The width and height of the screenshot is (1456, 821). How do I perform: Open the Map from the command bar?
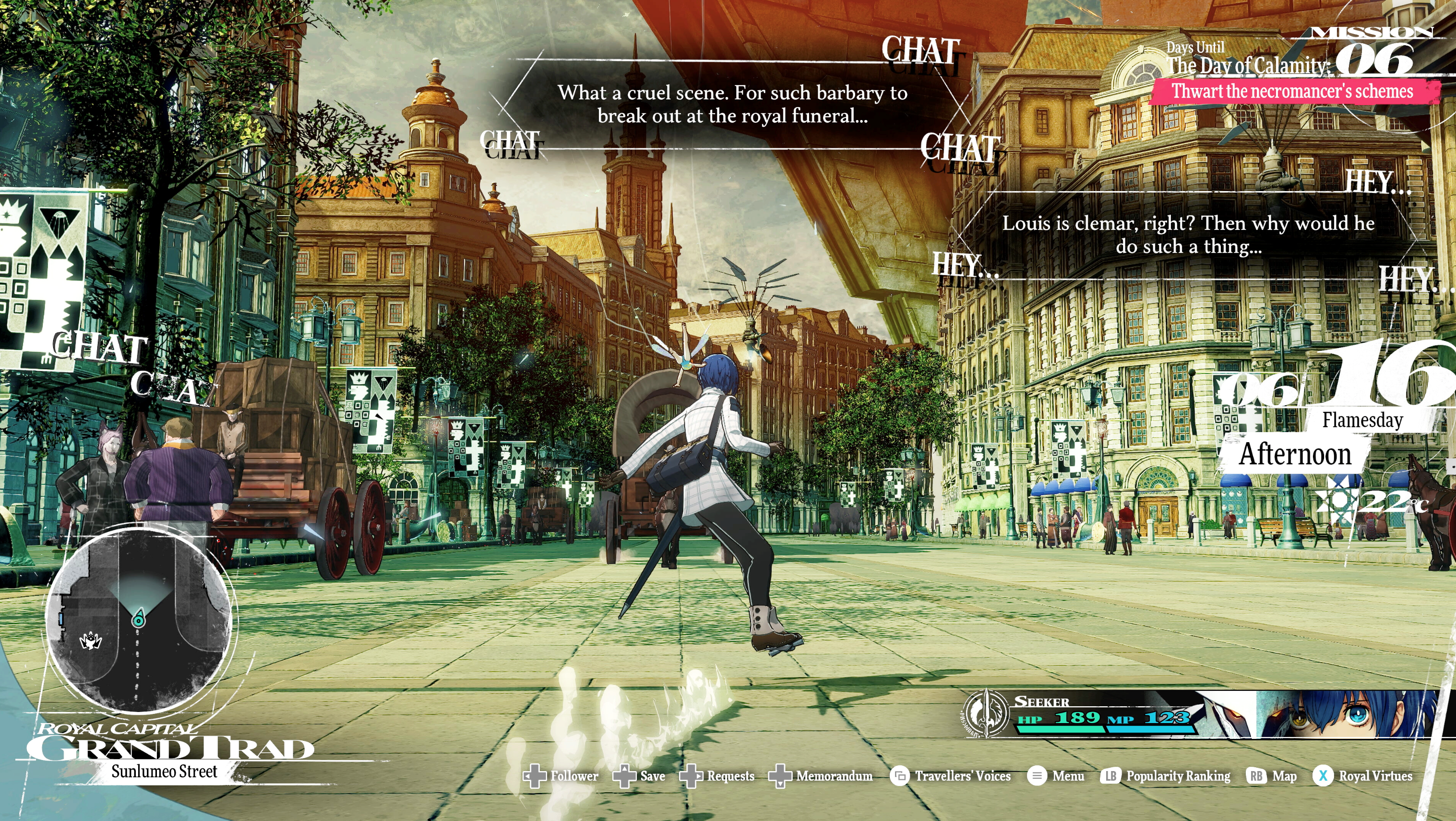(1272, 776)
